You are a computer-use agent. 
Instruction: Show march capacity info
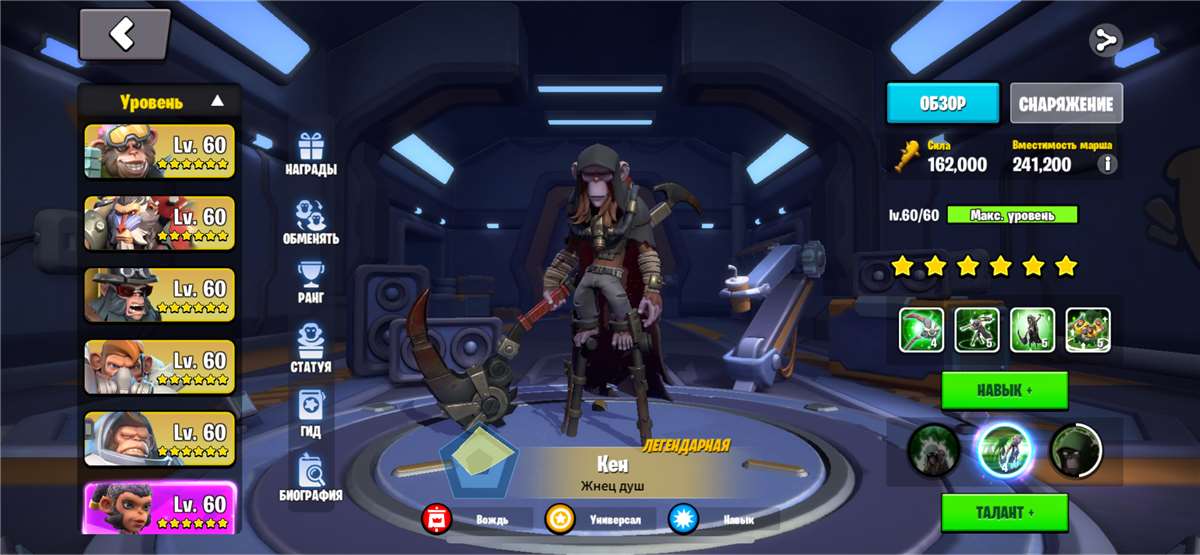click(1107, 165)
